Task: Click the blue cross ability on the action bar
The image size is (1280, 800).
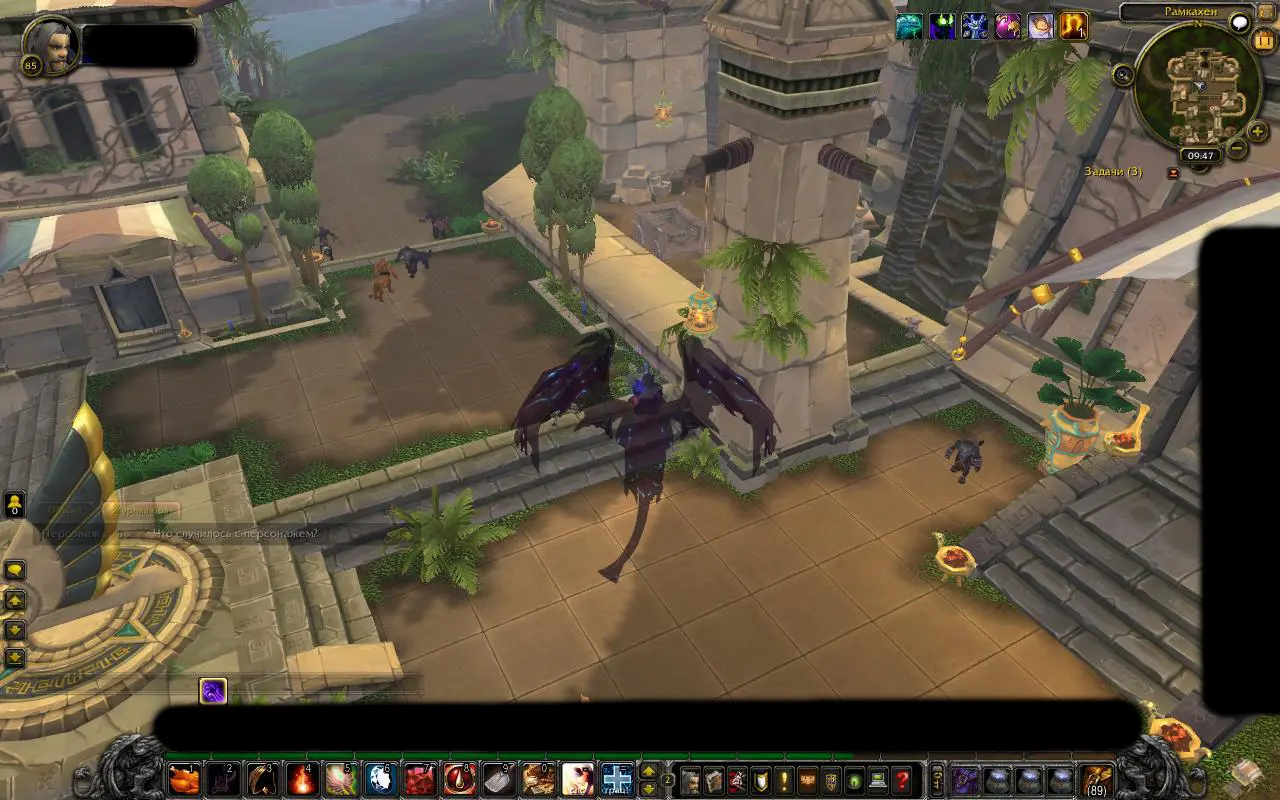Action: 617,779
